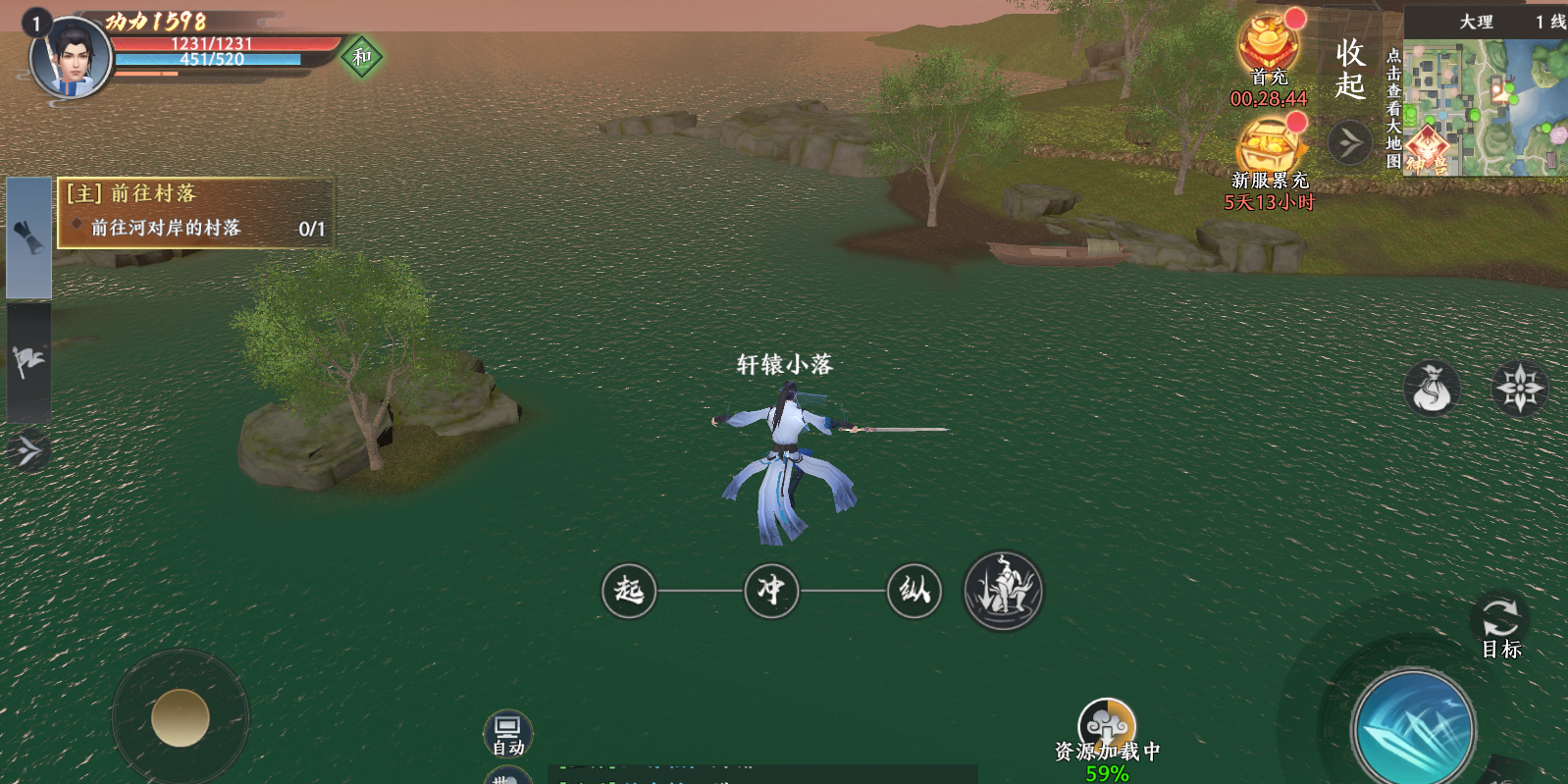The height and width of the screenshot is (784, 1568).
Task: Select the scroll tab on left panel
Action: [x=28, y=237]
